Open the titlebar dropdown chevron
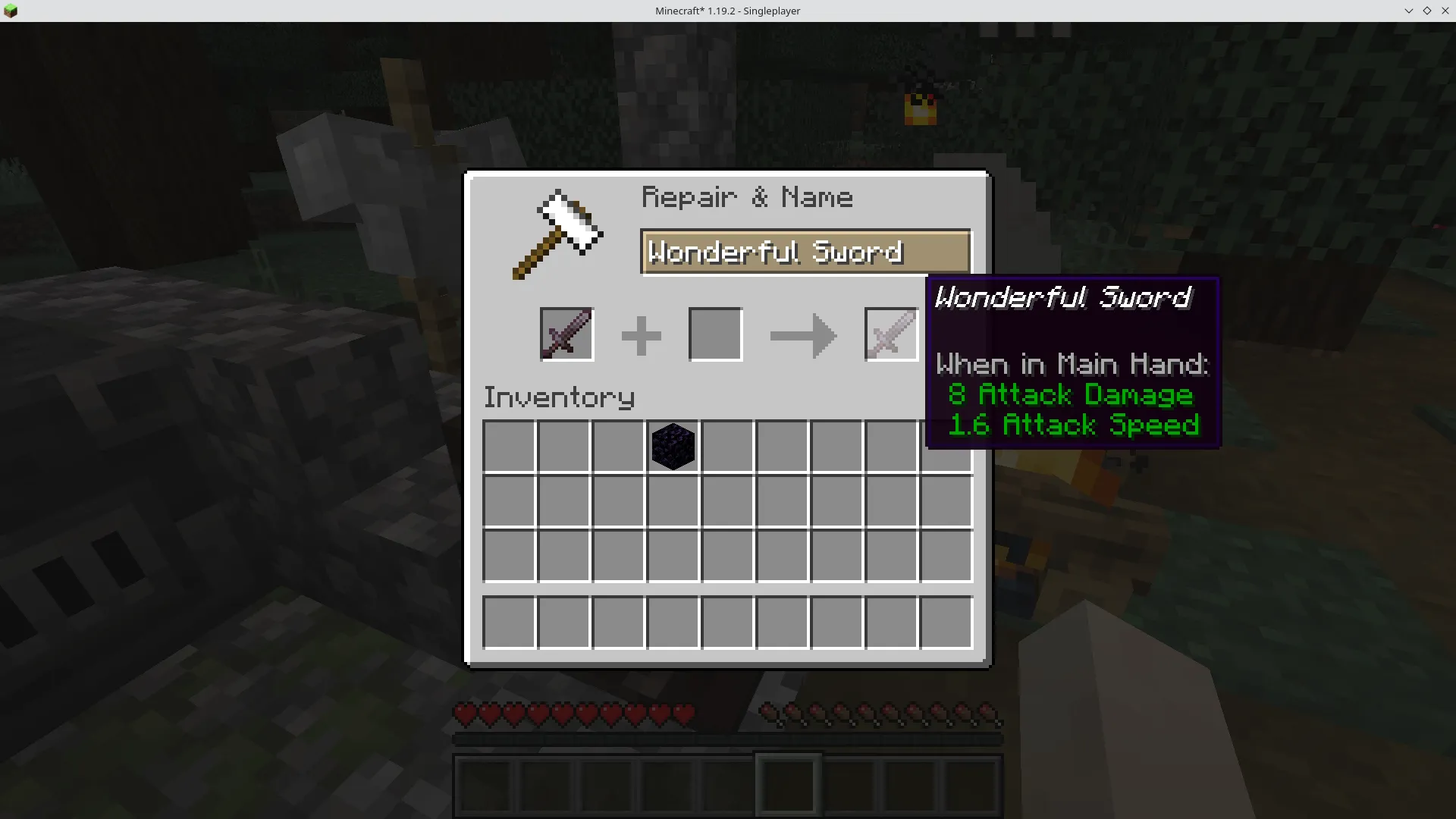 click(x=1408, y=11)
